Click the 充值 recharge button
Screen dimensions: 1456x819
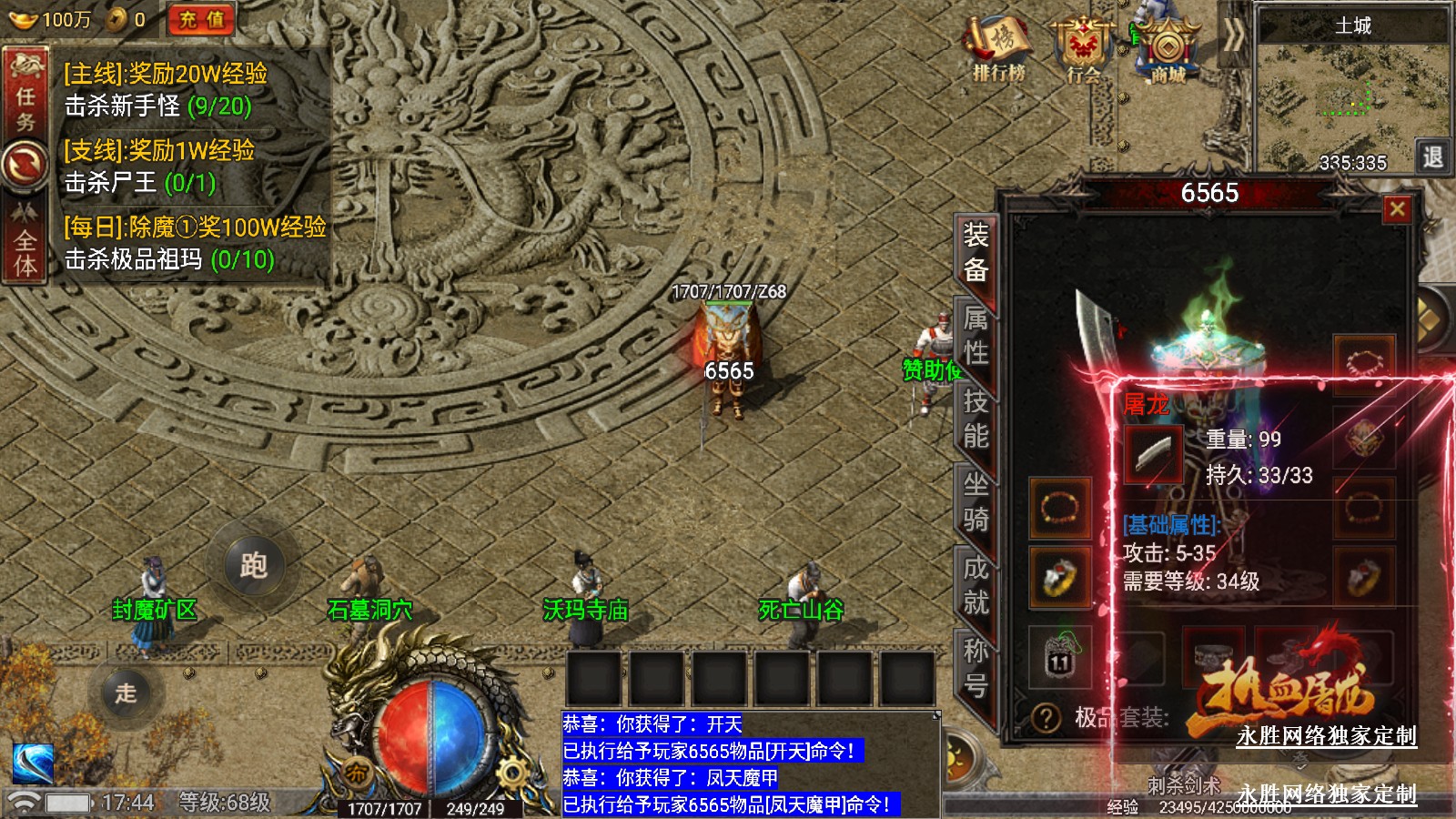[201, 19]
